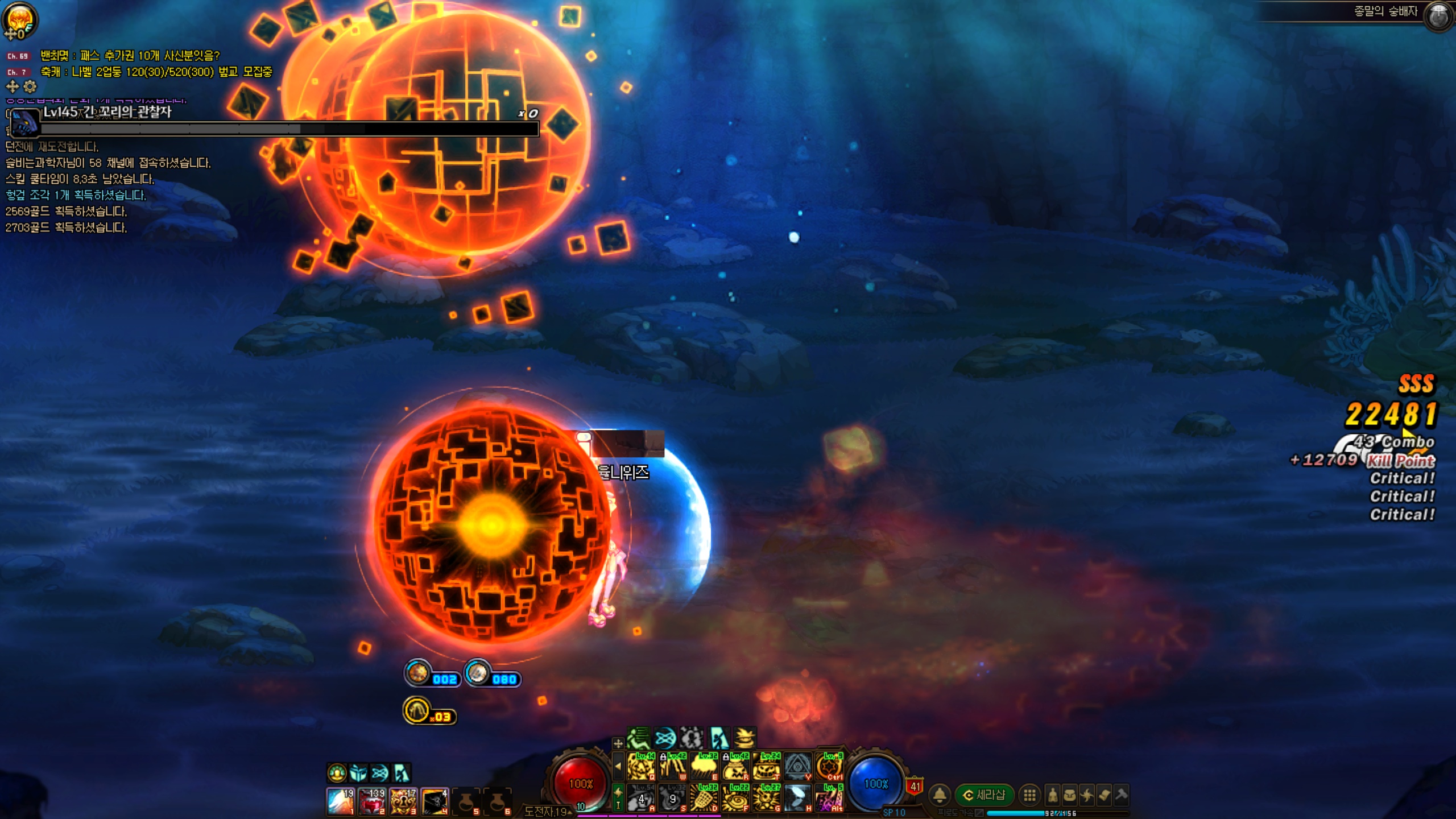Image resolution: width=1456 pixels, height=819 pixels.
Task: Select the golden keyhole item in slot 3
Action: coord(403,801)
